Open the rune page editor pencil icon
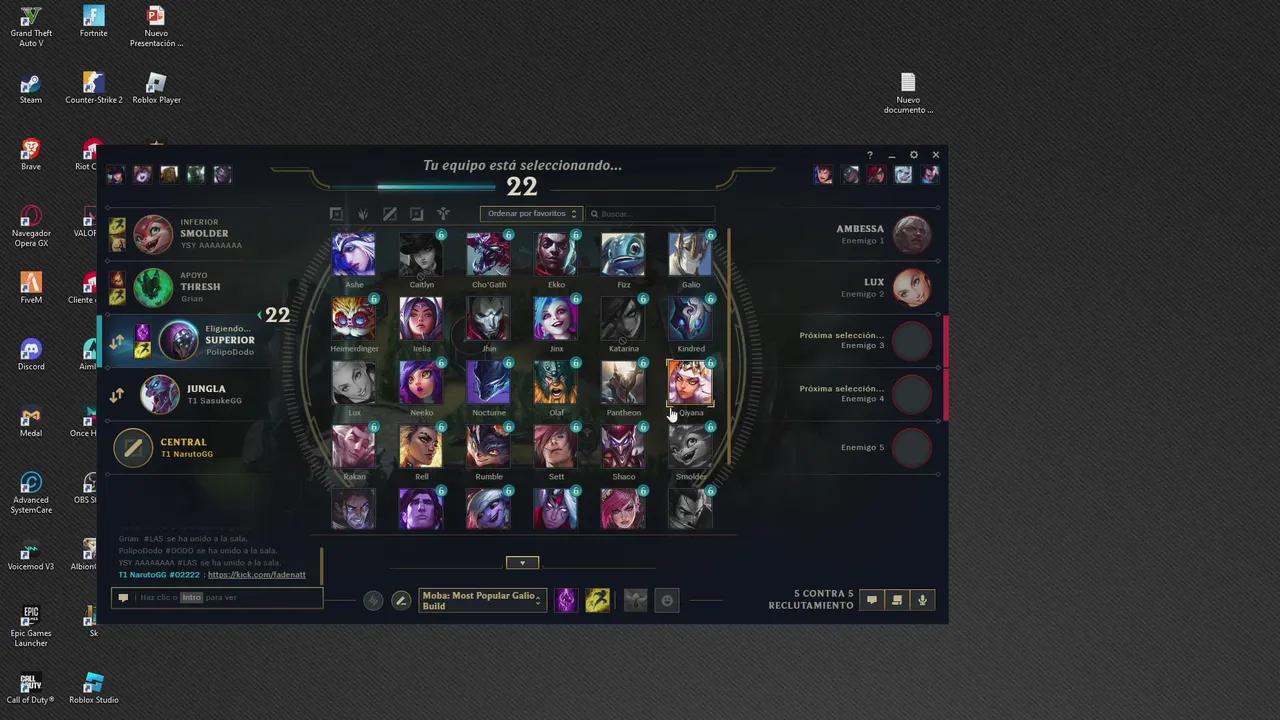The height and width of the screenshot is (720, 1280). pyautogui.click(x=401, y=600)
